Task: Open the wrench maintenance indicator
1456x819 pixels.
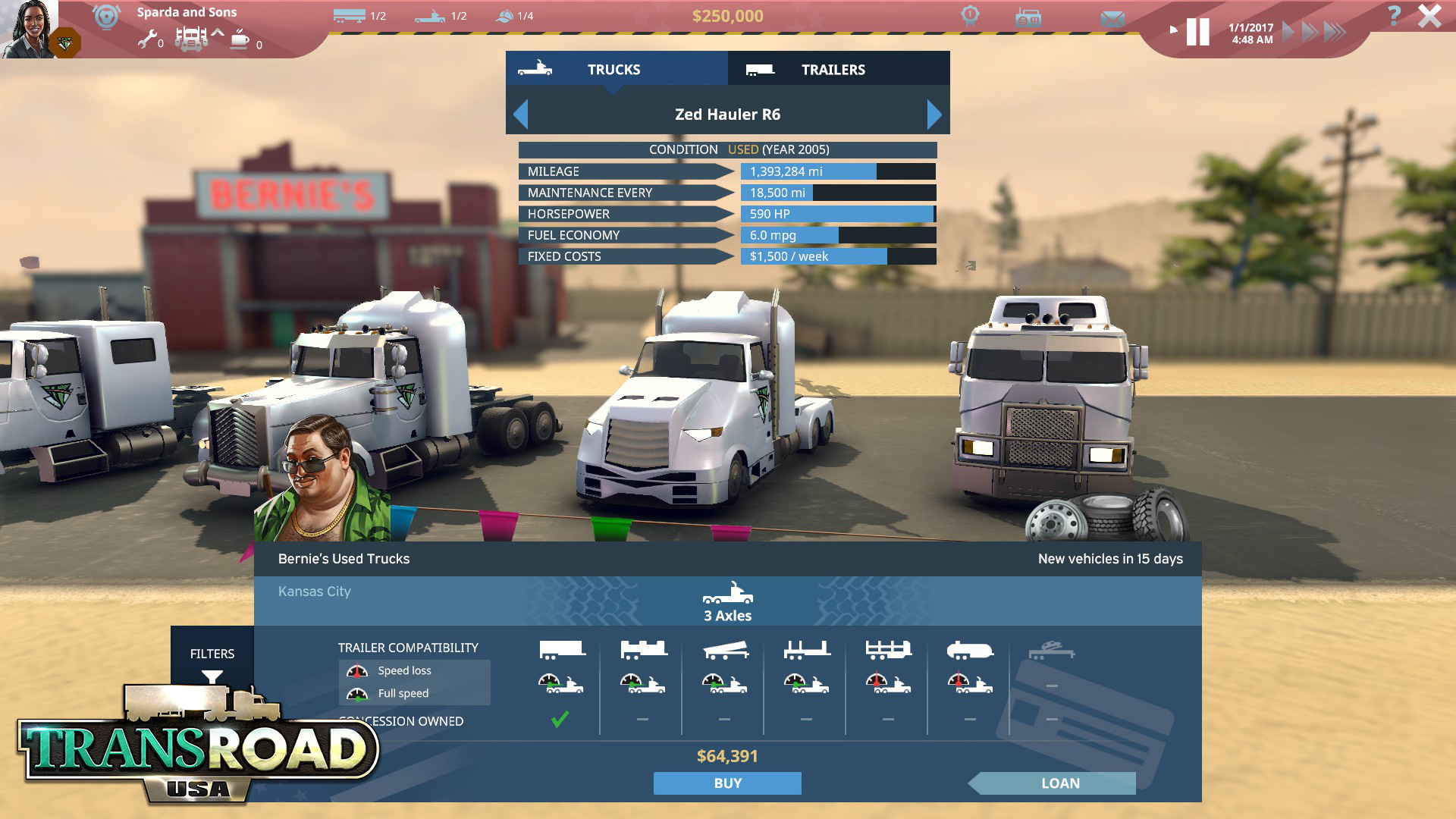Action: (147, 39)
